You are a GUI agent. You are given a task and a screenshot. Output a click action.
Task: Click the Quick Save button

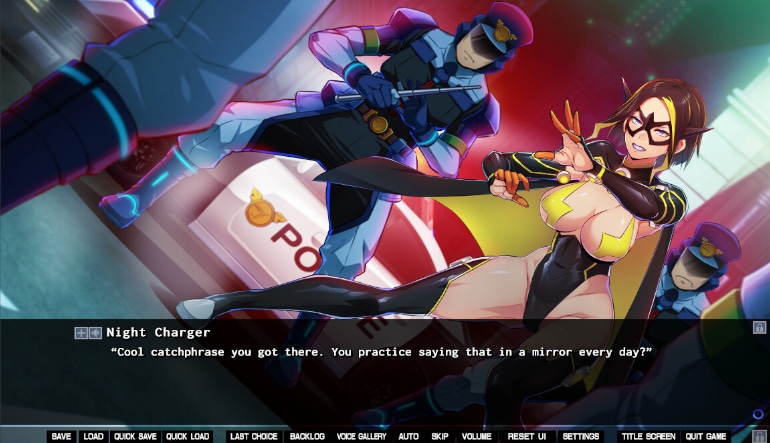coord(134,436)
